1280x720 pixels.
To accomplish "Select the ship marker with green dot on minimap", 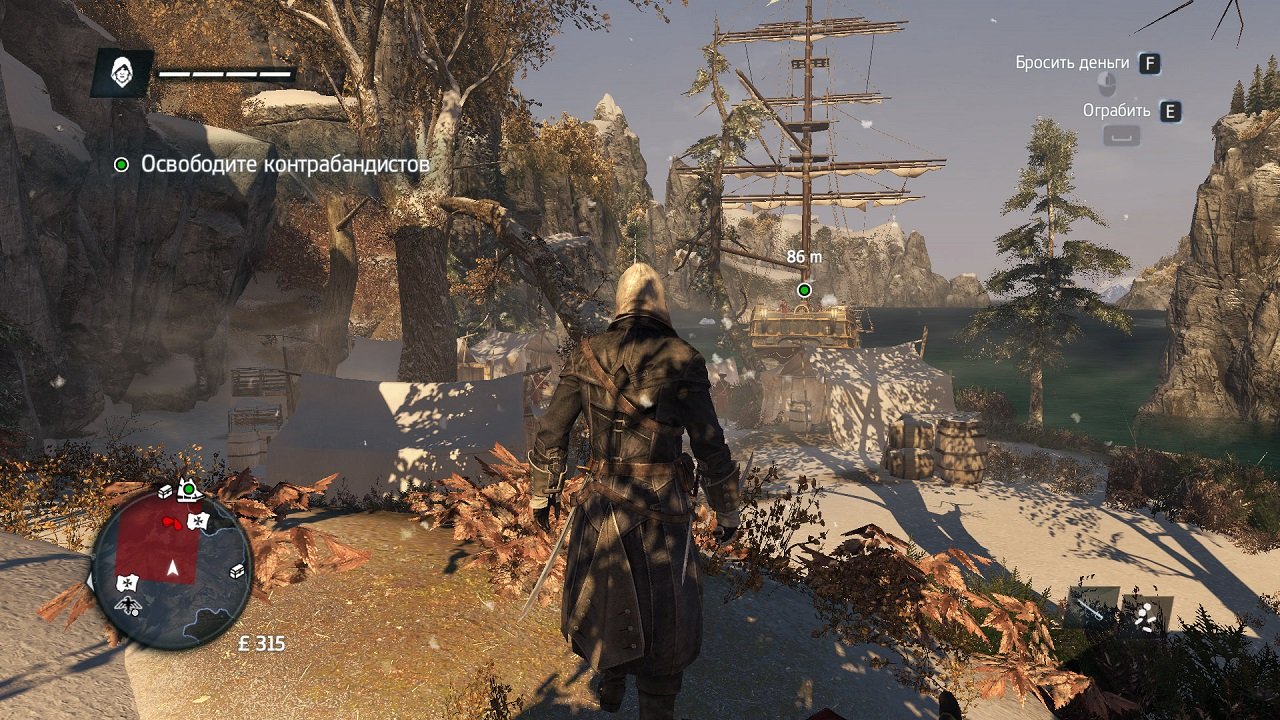I will pos(188,490).
